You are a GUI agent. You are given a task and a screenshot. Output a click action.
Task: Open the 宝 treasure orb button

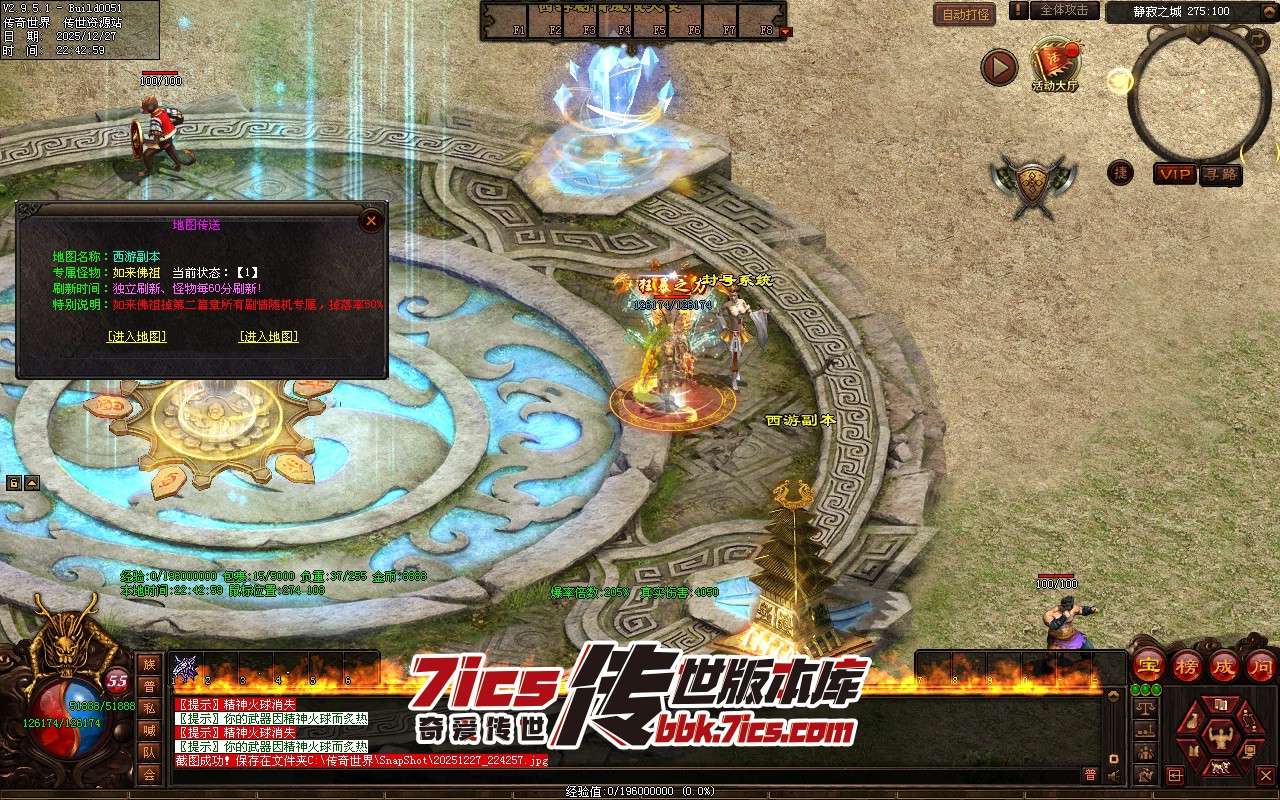1148,665
